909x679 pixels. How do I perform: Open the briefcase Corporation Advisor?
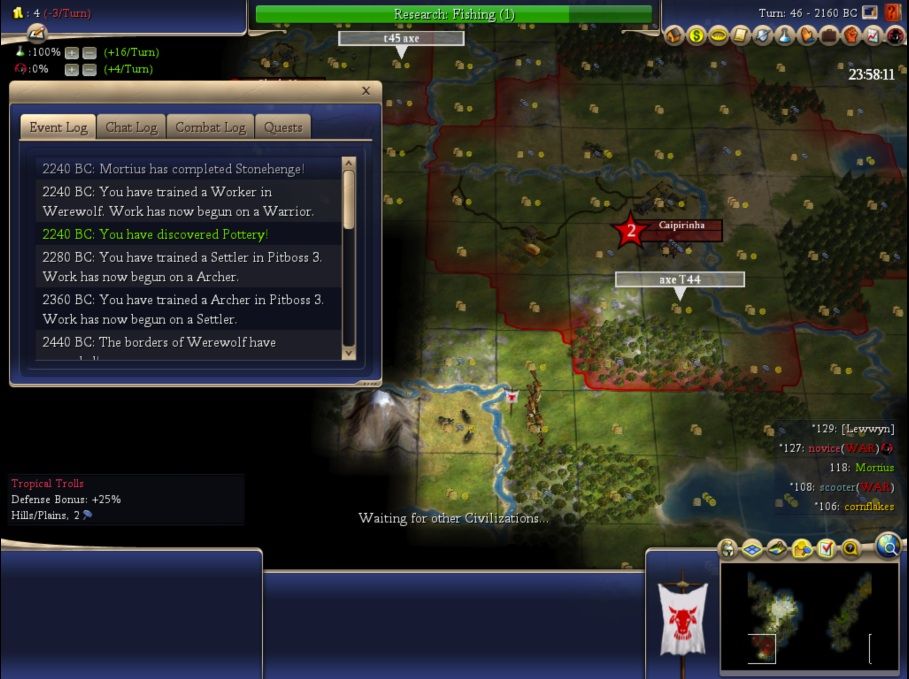[829, 36]
